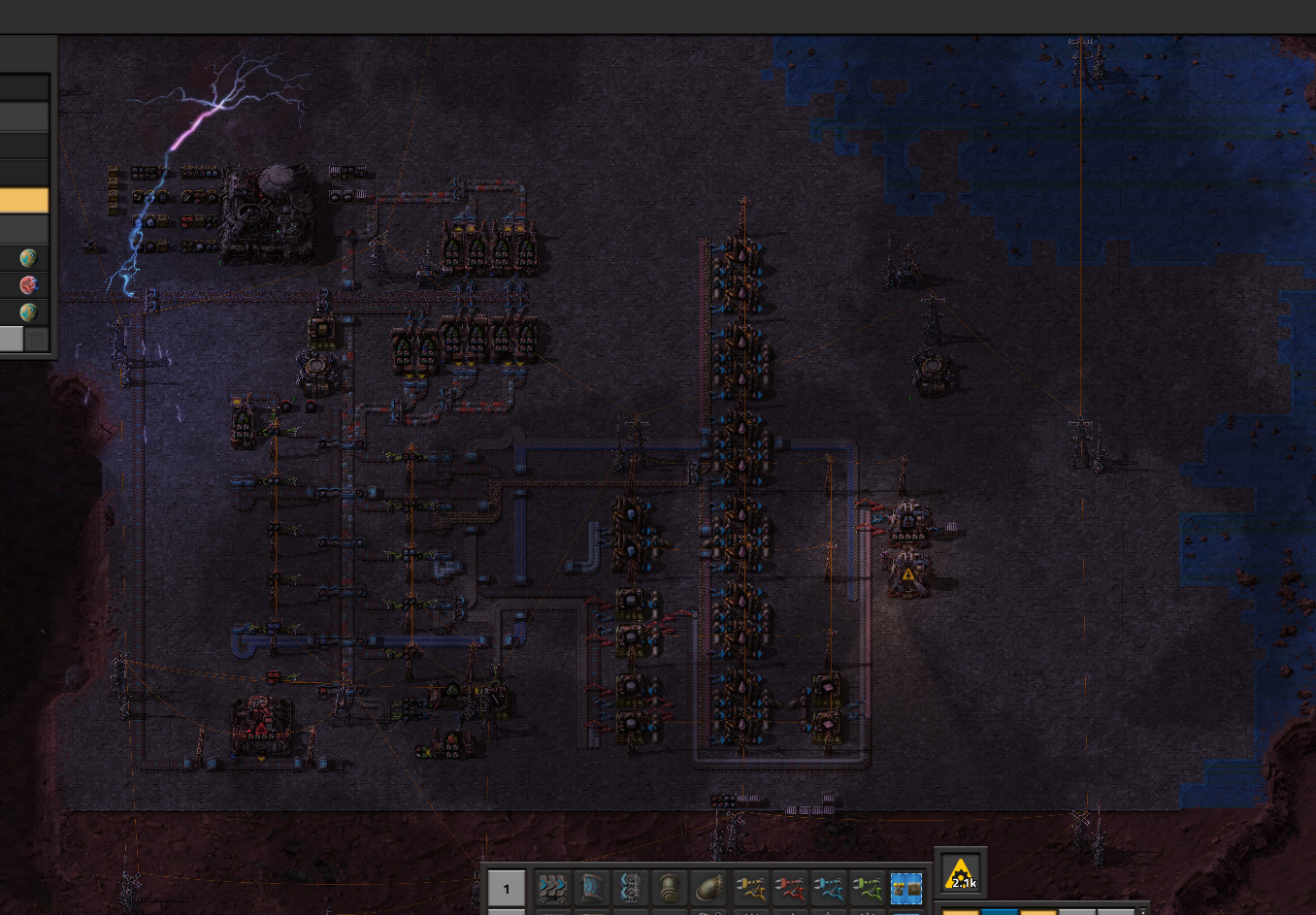Choose the green bulk inserter slot

[x=868, y=887]
